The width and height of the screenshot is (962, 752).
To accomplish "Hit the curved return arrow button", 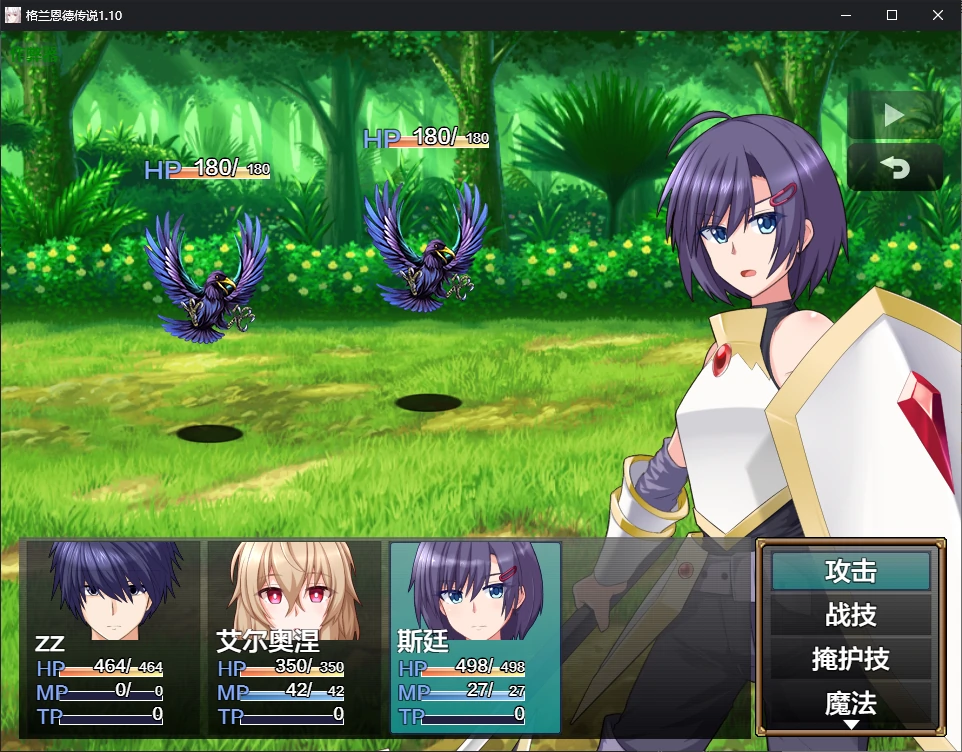I will coord(894,168).
